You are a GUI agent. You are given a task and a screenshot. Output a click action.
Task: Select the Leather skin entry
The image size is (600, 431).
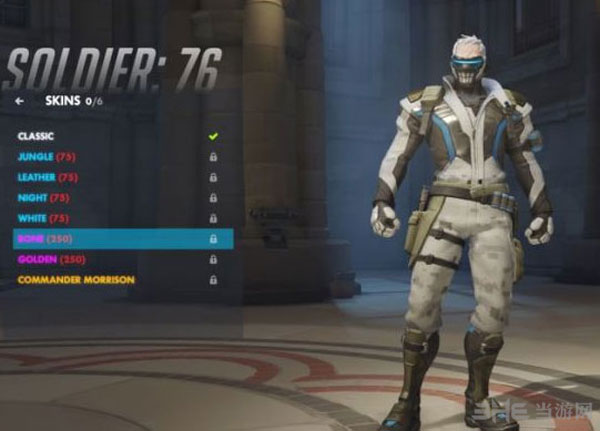[49, 177]
